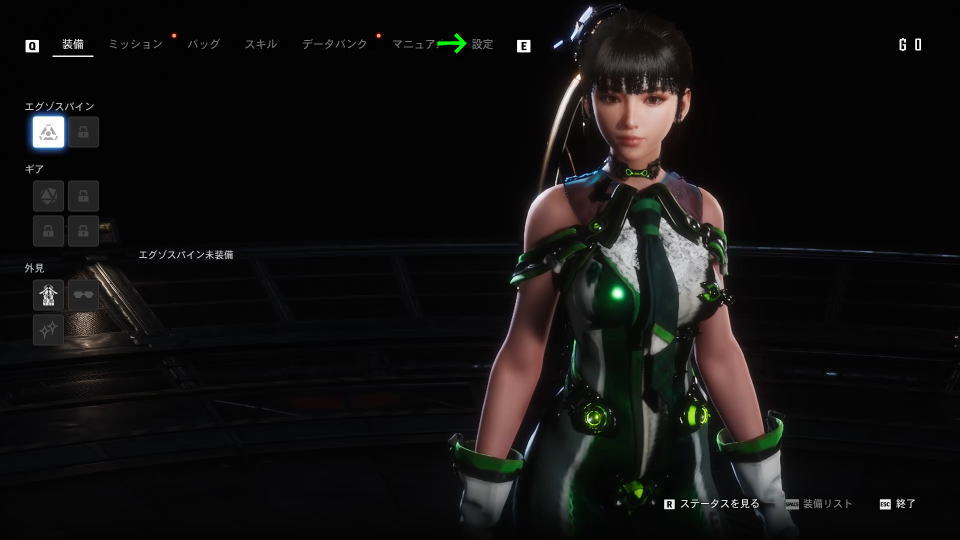Open the データバンク (Data Bank) tab
Screen dimensions: 960x540
[x=334, y=44]
